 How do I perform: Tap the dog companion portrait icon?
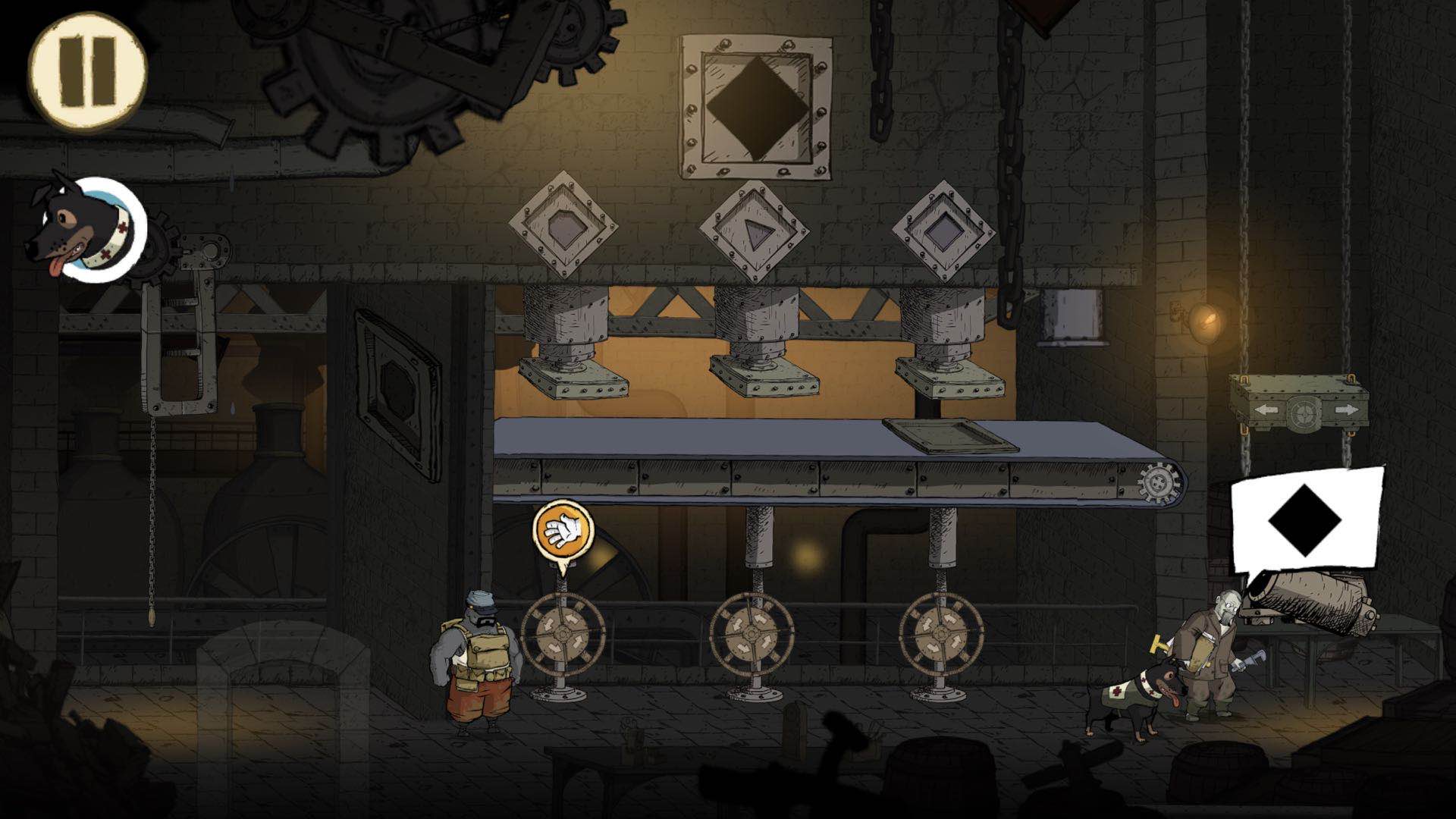tap(87, 230)
